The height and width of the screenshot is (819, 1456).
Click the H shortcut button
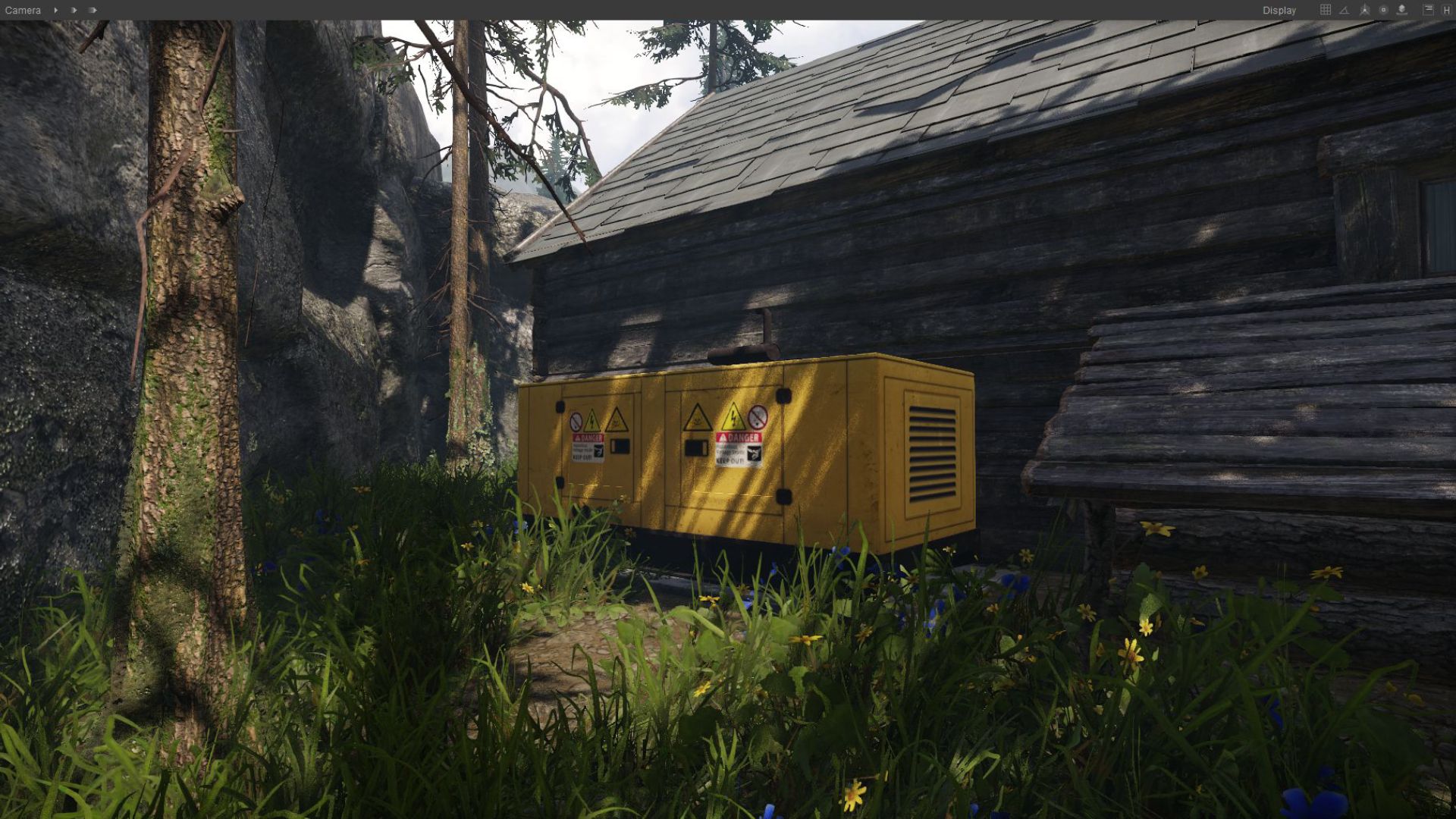coord(1445,10)
